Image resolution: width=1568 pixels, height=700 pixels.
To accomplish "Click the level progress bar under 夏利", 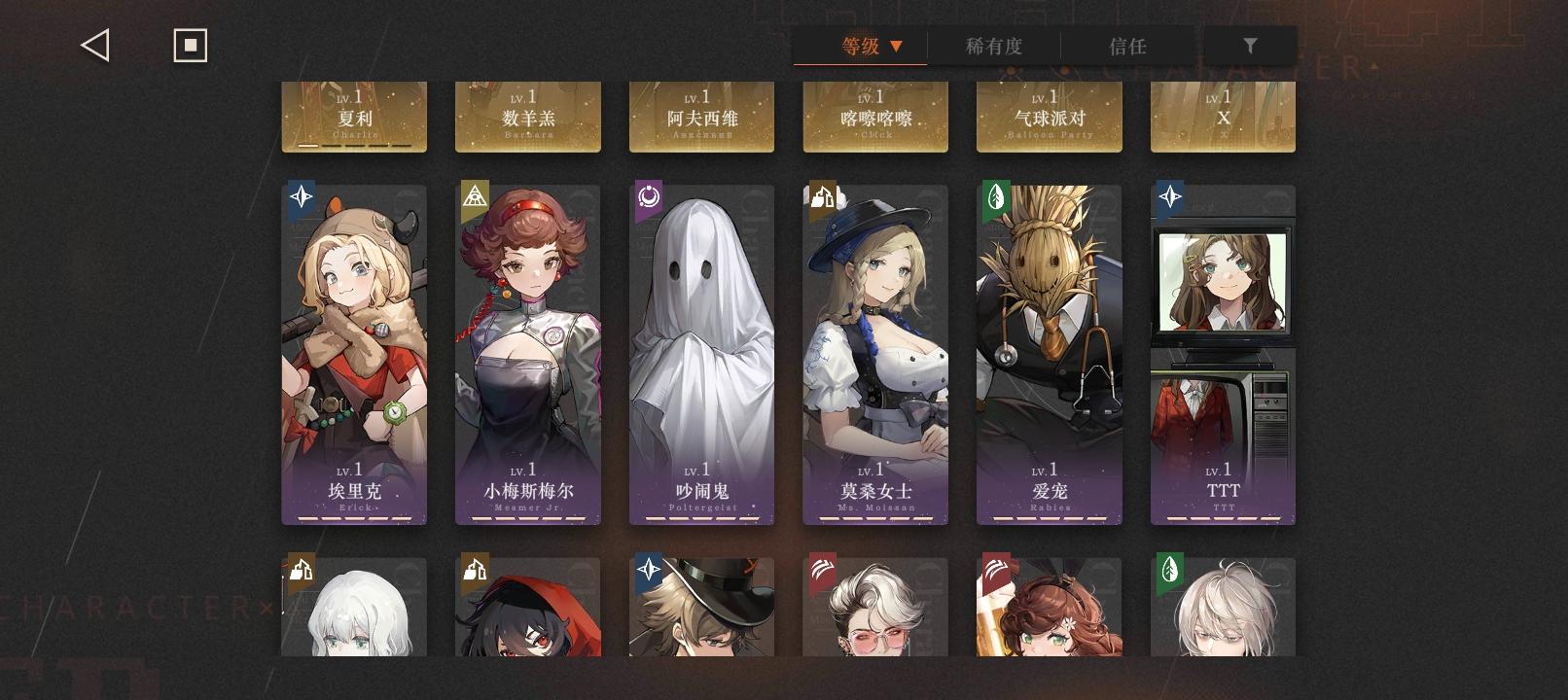I will [354, 145].
